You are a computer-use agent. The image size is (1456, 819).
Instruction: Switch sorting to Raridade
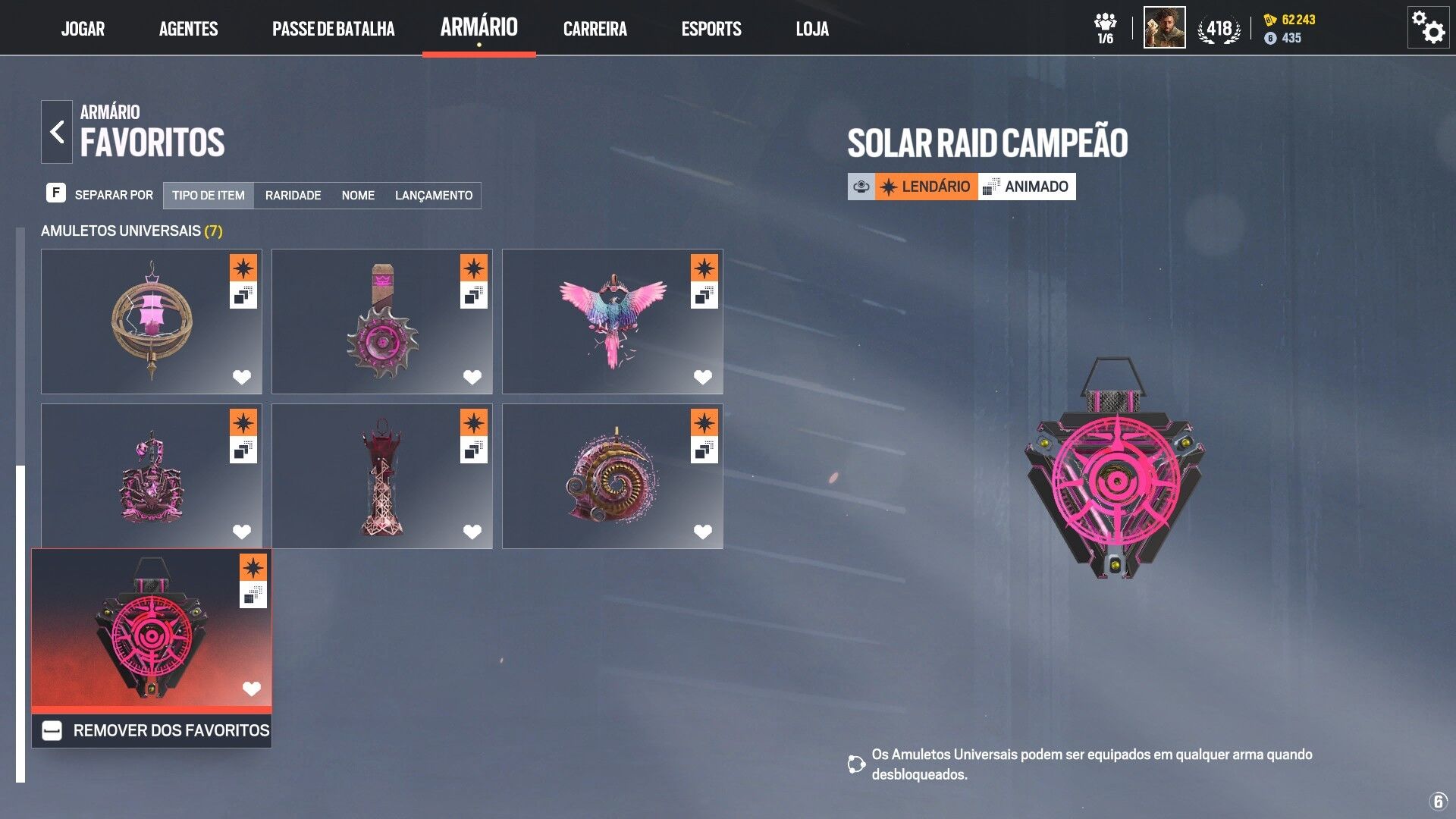click(293, 195)
